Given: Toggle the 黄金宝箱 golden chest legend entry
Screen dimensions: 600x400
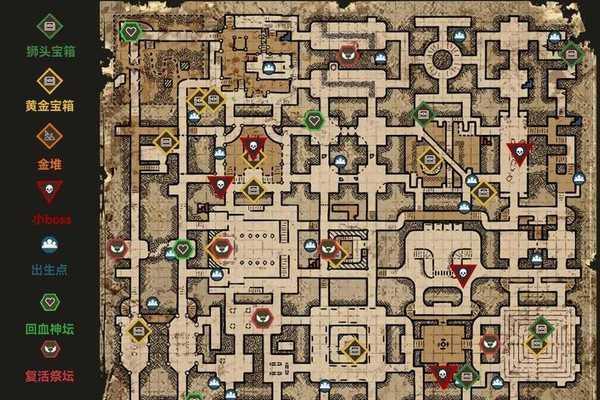Looking at the screenshot, I should pyautogui.click(x=49, y=80).
